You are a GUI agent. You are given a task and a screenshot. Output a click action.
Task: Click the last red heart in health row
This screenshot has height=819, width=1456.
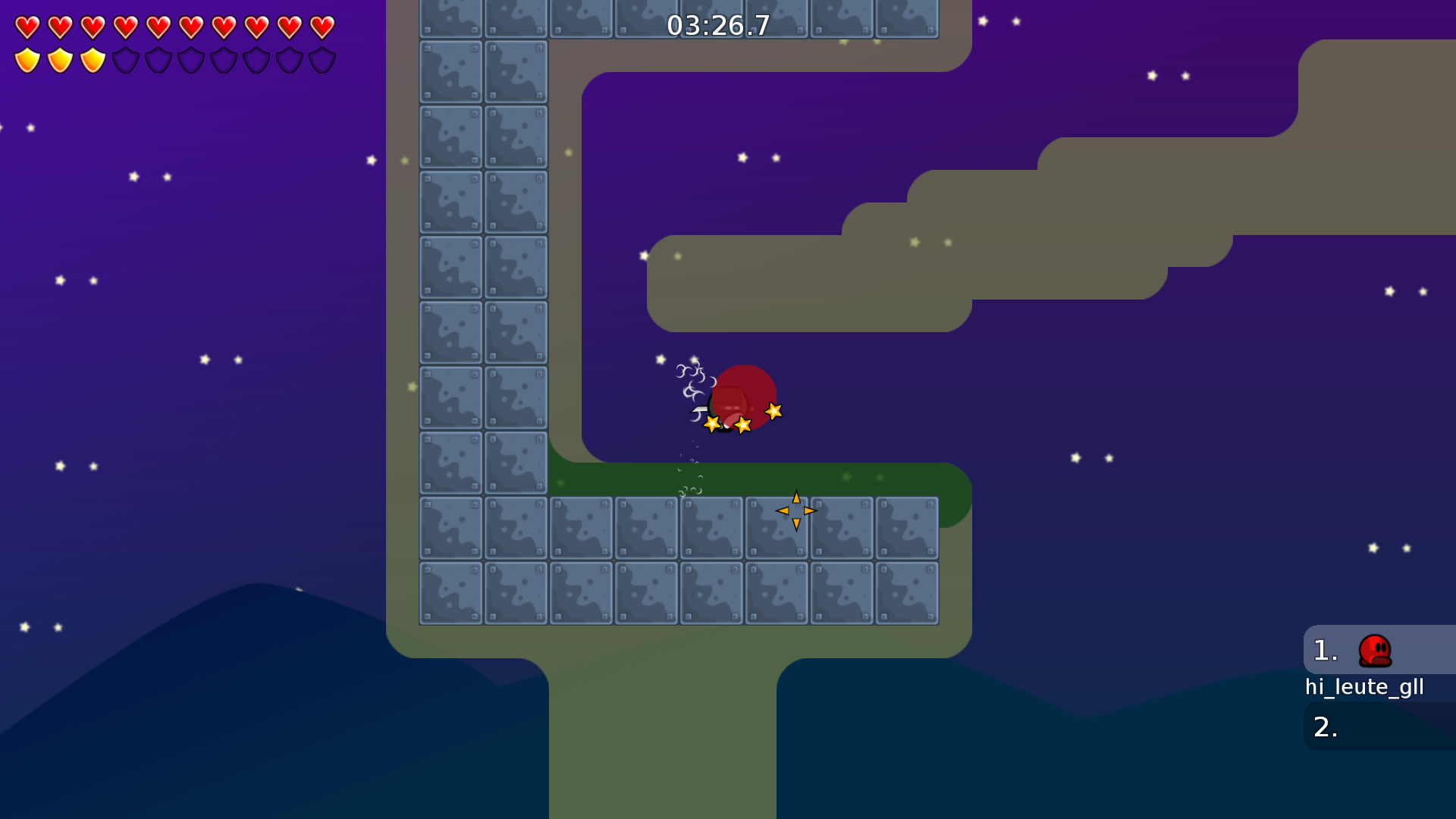(322, 28)
